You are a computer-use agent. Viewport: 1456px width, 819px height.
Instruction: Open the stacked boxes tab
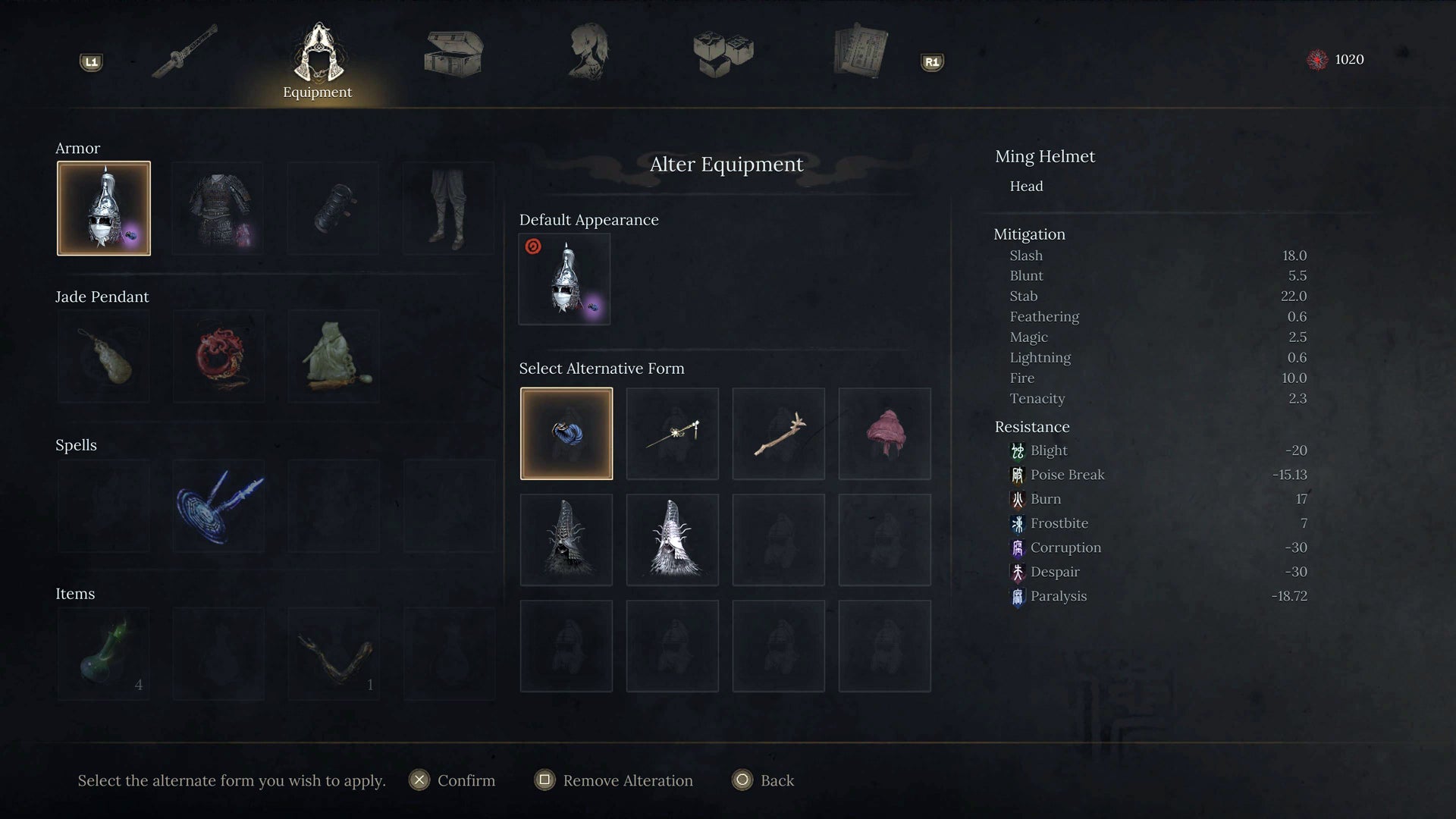723,53
